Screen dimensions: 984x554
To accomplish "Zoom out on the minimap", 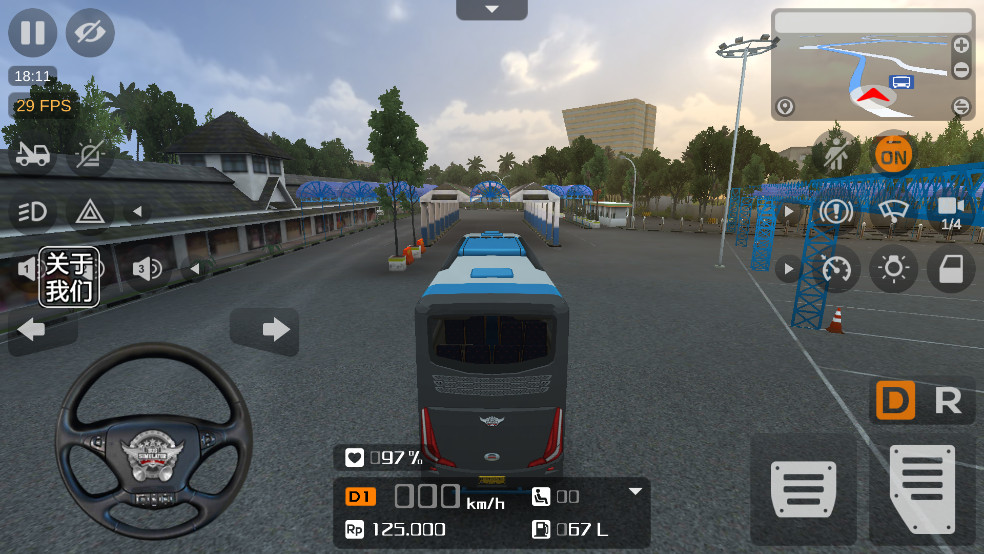I will click(961, 70).
